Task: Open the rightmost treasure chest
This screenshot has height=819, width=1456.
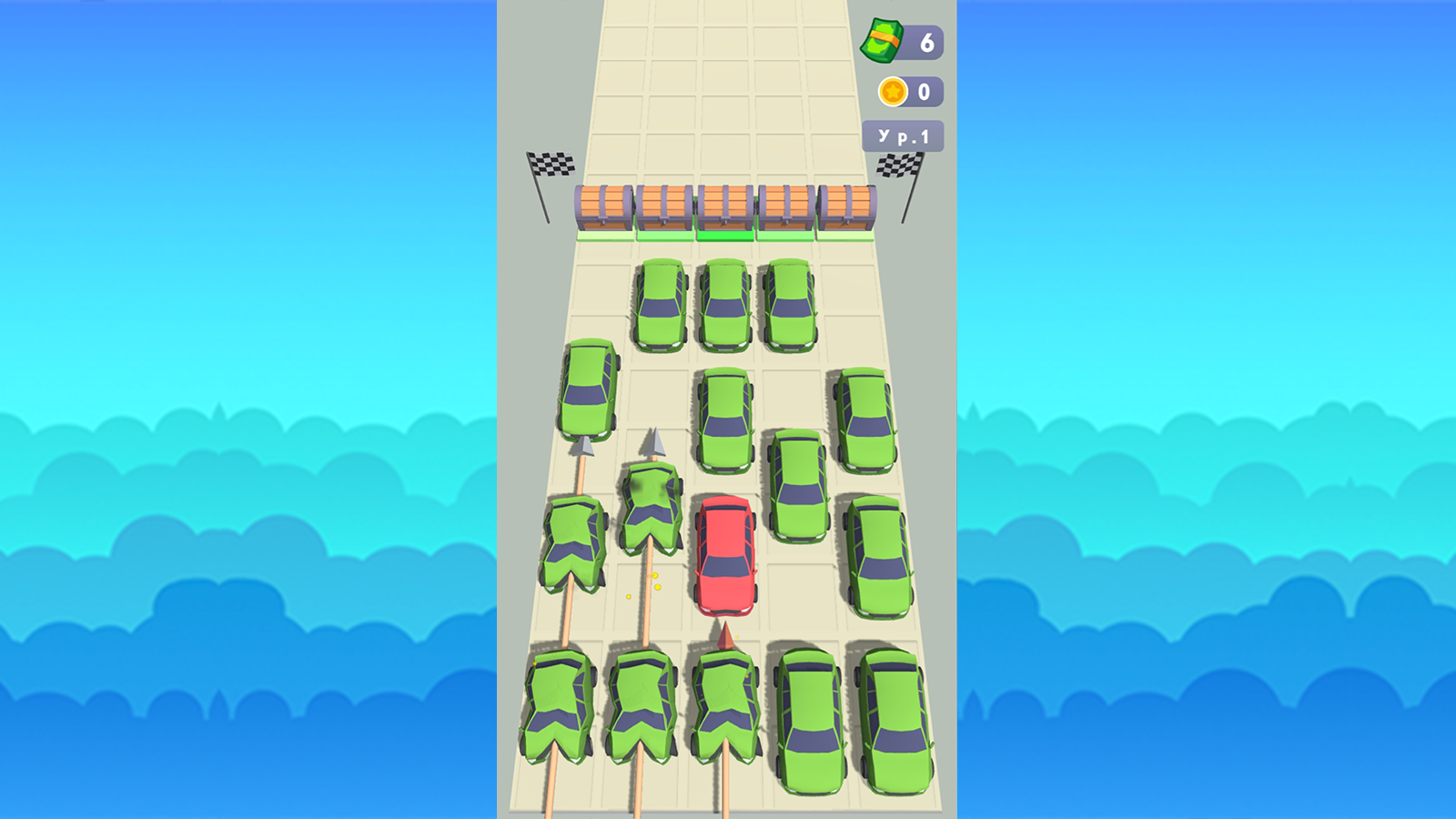Action: coord(846,205)
